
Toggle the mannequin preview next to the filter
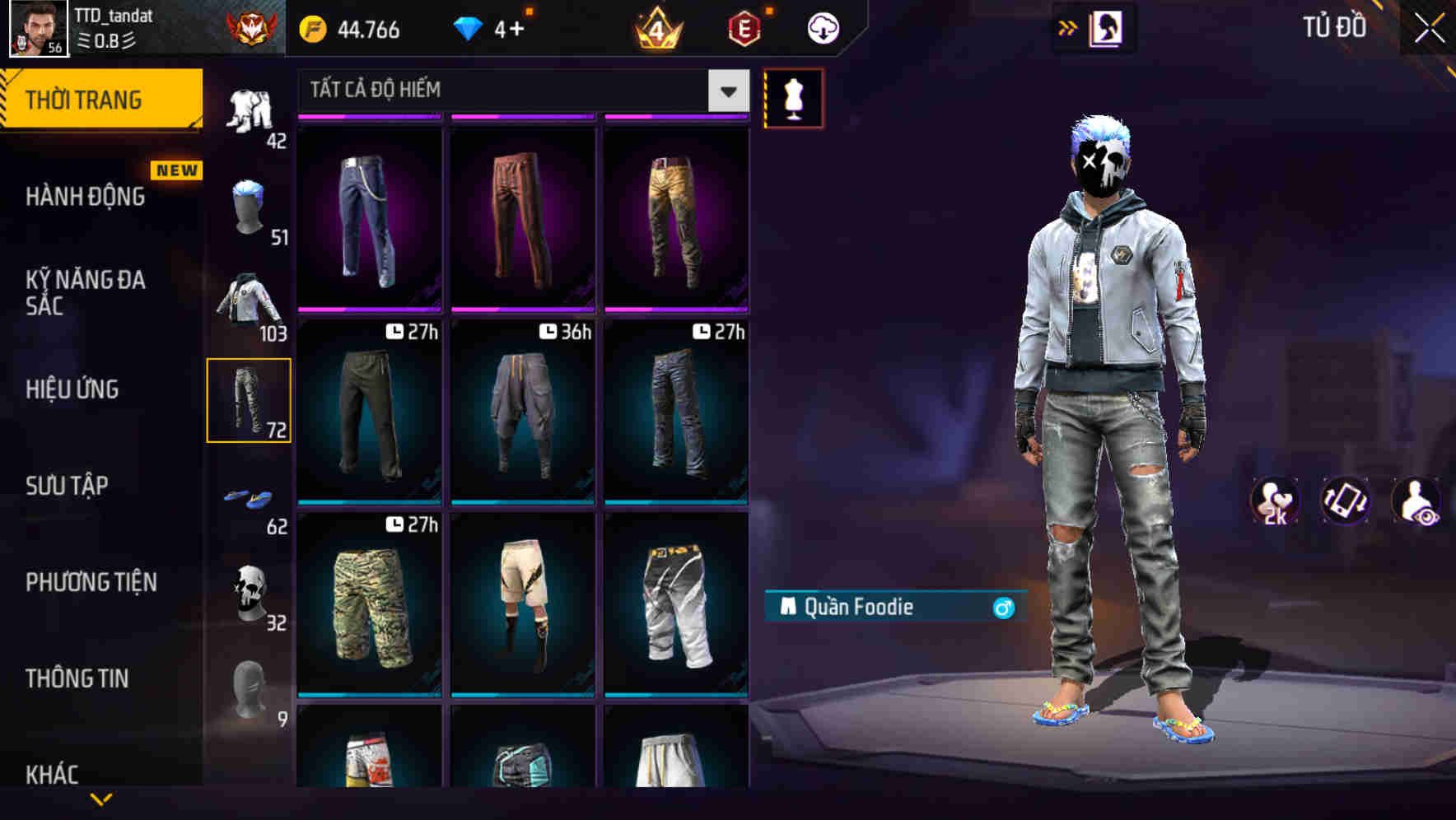click(x=793, y=99)
